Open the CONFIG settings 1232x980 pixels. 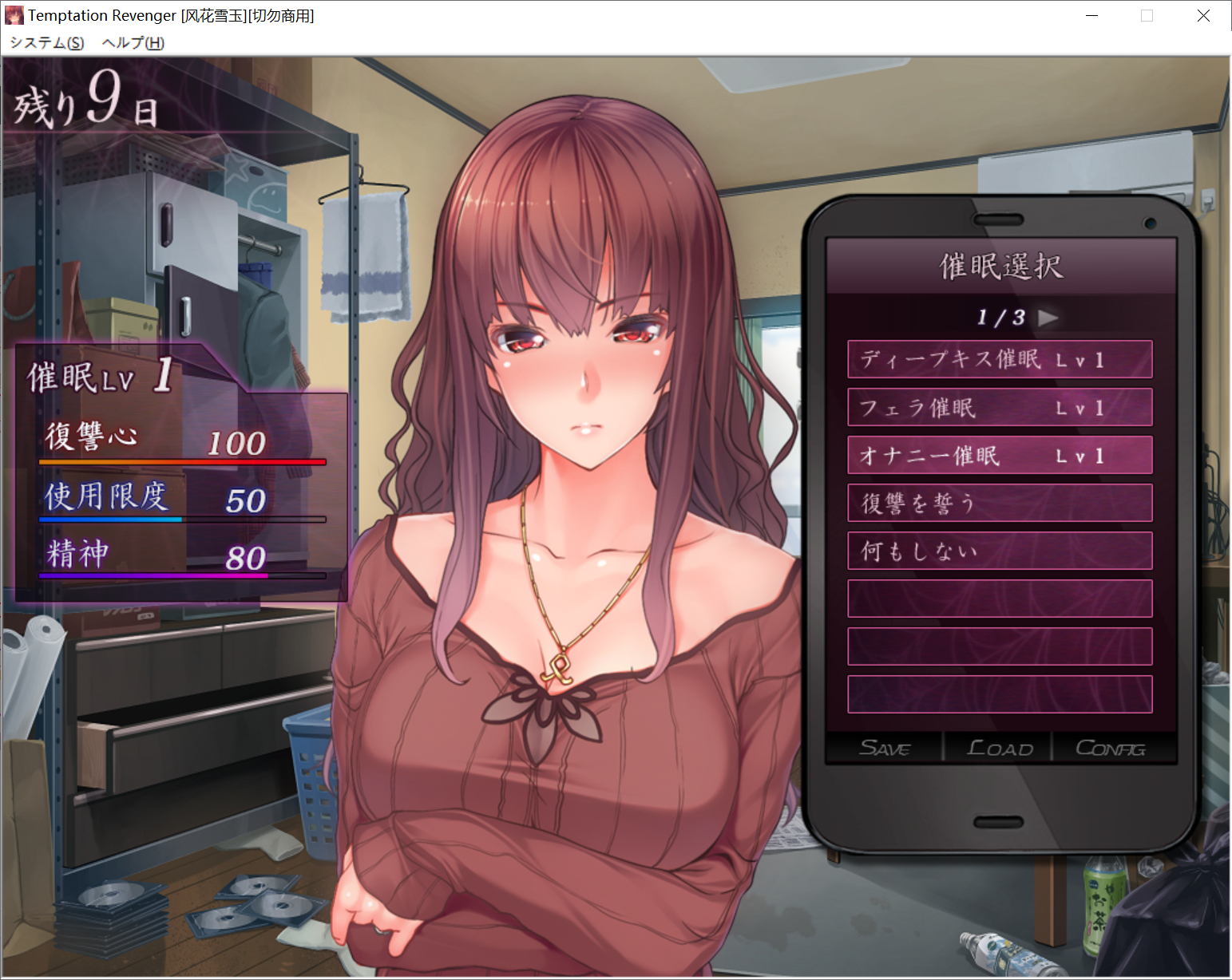(x=1110, y=748)
